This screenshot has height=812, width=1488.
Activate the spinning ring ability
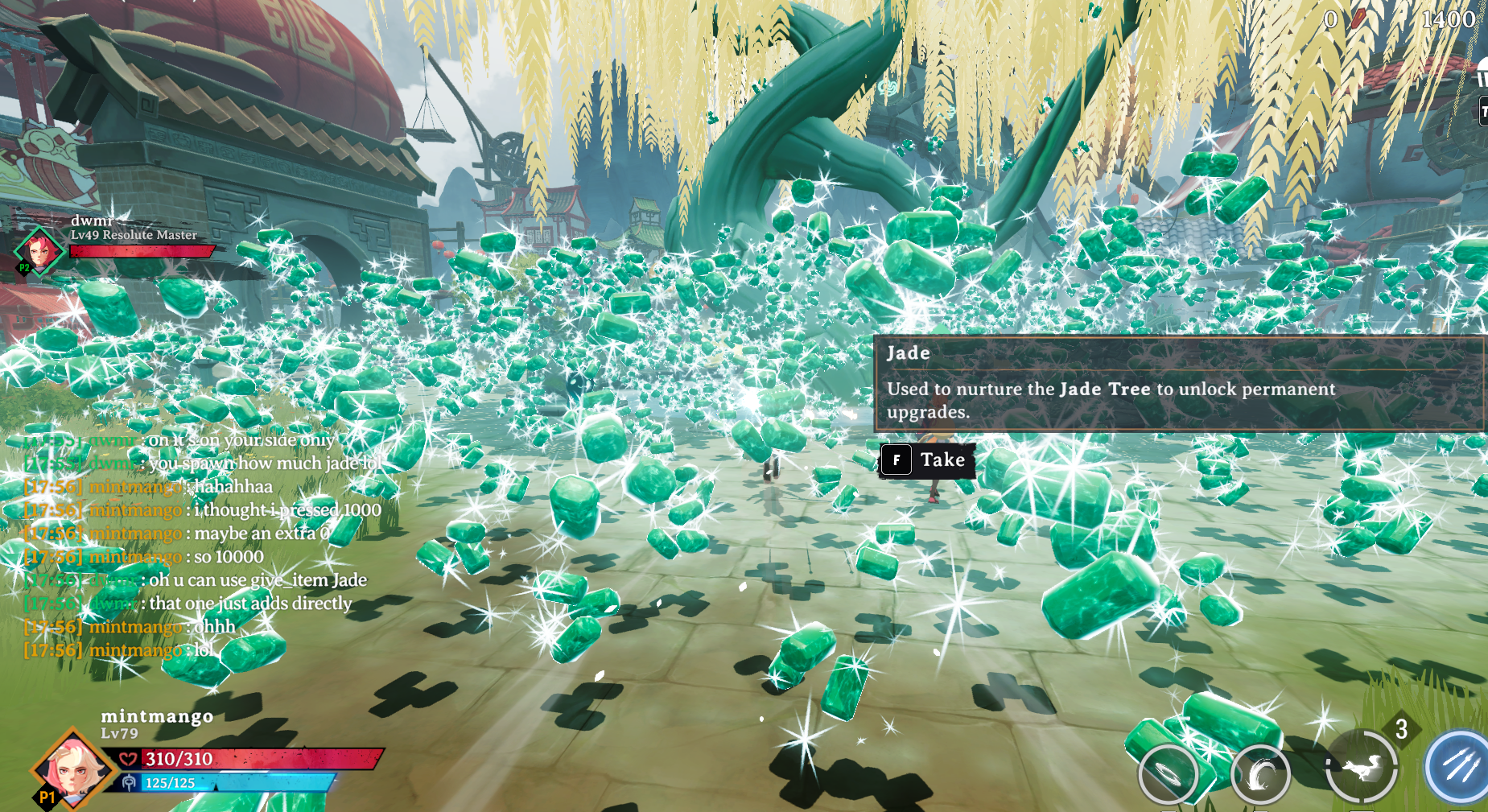(x=1168, y=774)
